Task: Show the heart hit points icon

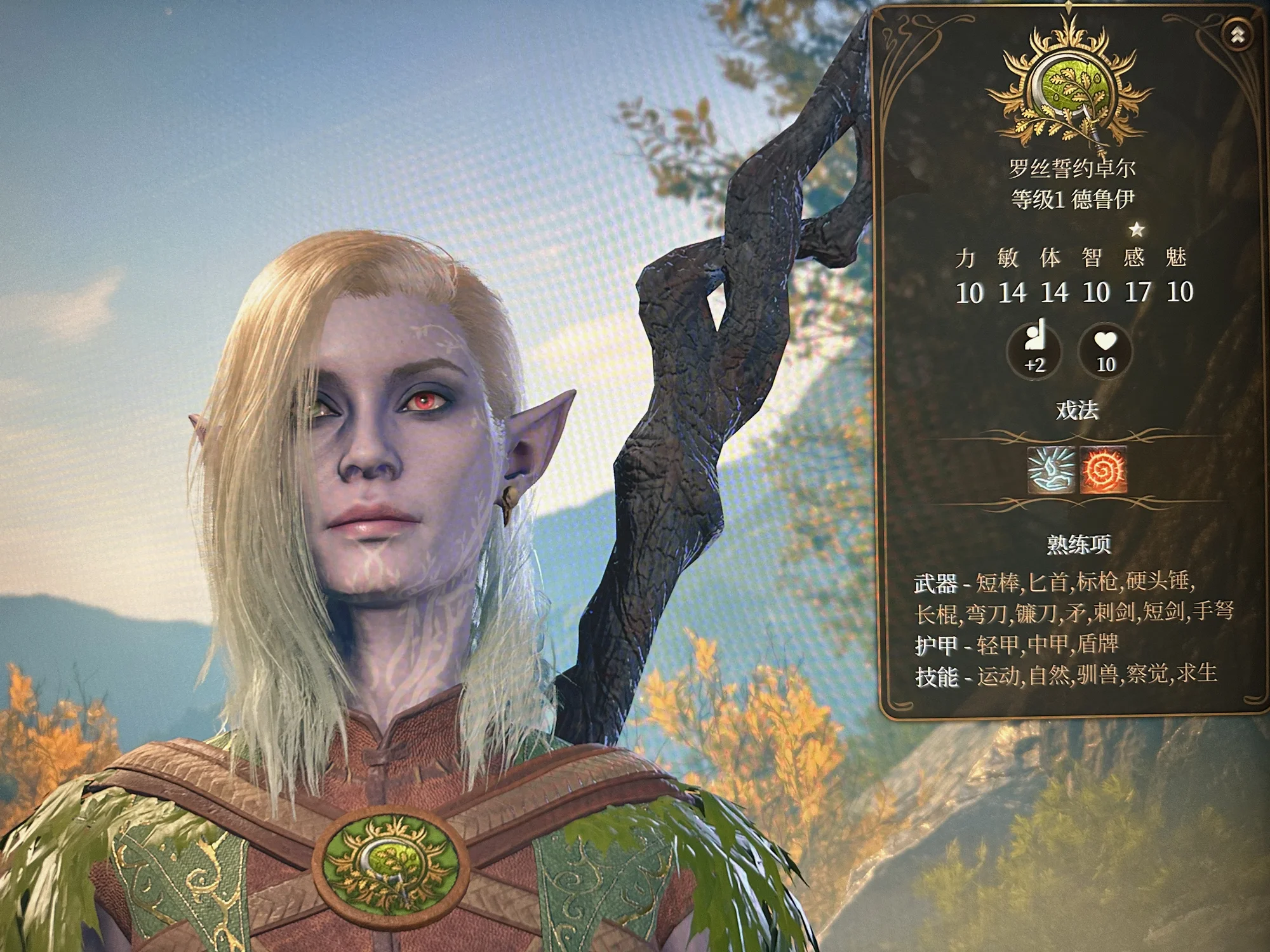Action: (1106, 351)
